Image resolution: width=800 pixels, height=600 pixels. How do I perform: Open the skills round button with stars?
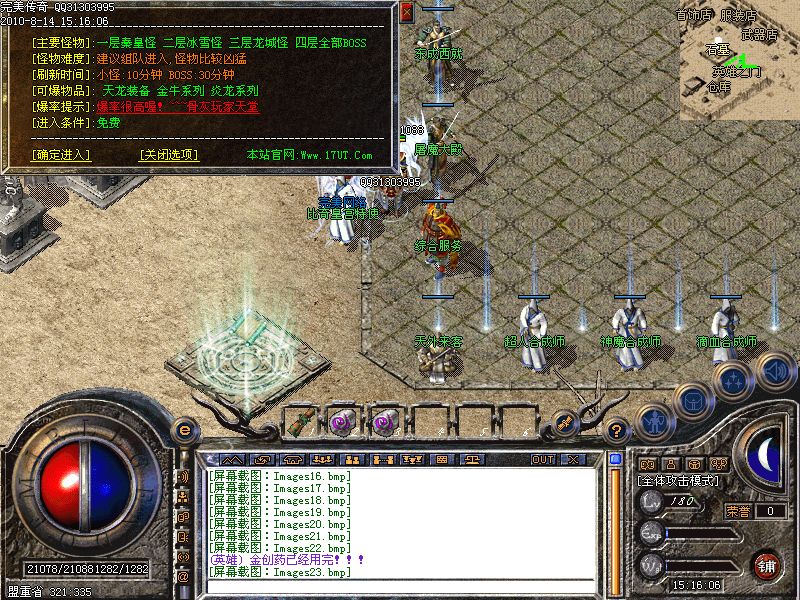tap(734, 381)
